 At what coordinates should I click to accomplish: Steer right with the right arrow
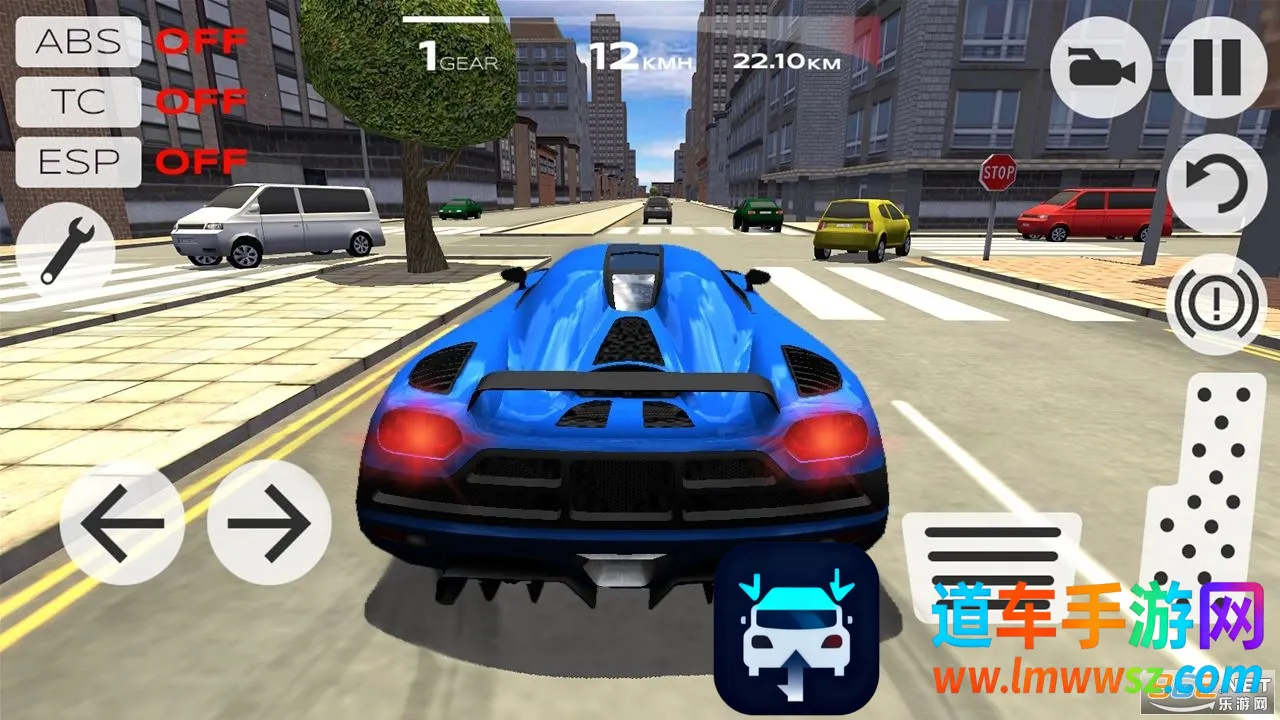(x=269, y=523)
